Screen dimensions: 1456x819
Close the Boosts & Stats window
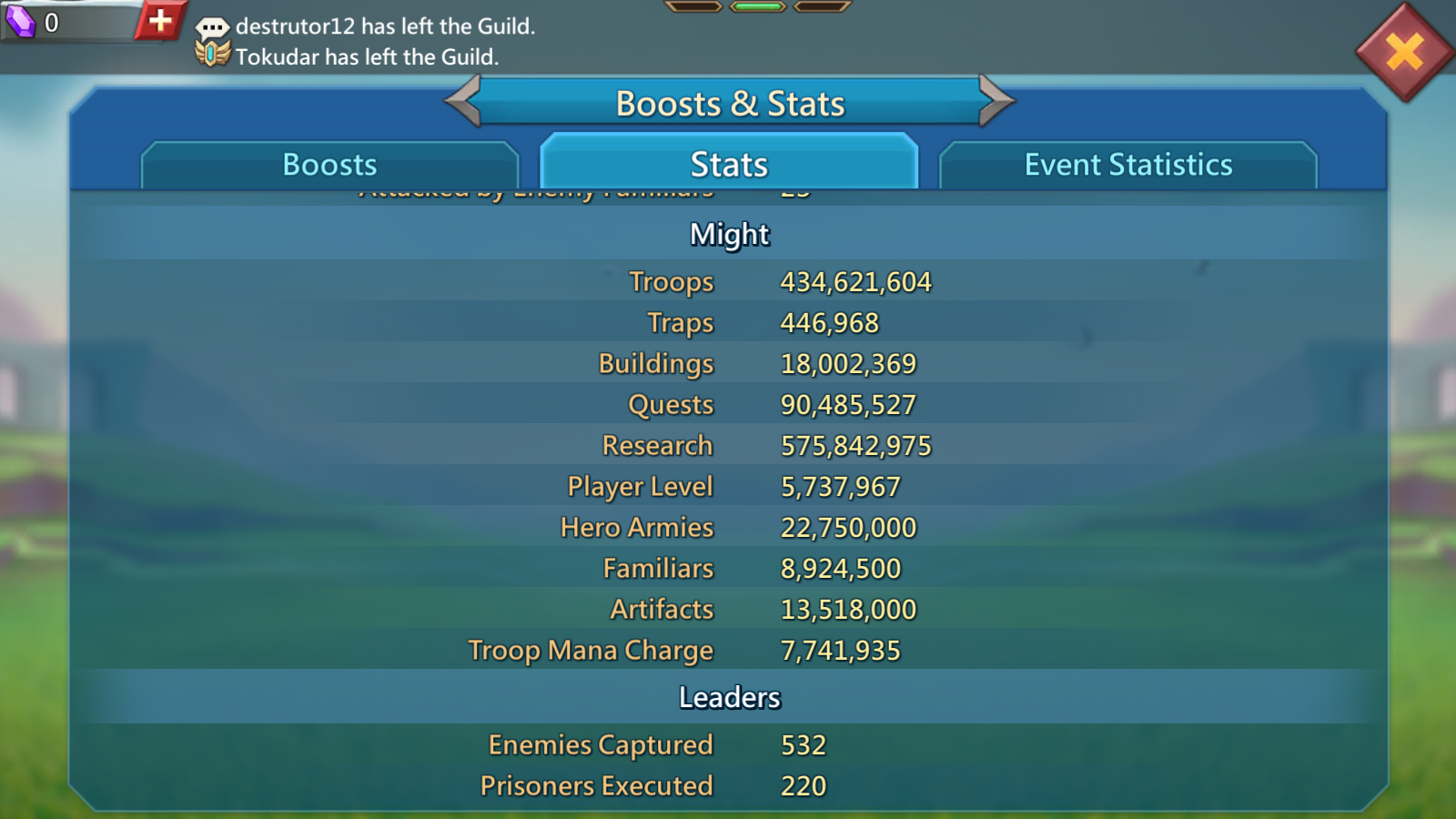tap(1404, 52)
